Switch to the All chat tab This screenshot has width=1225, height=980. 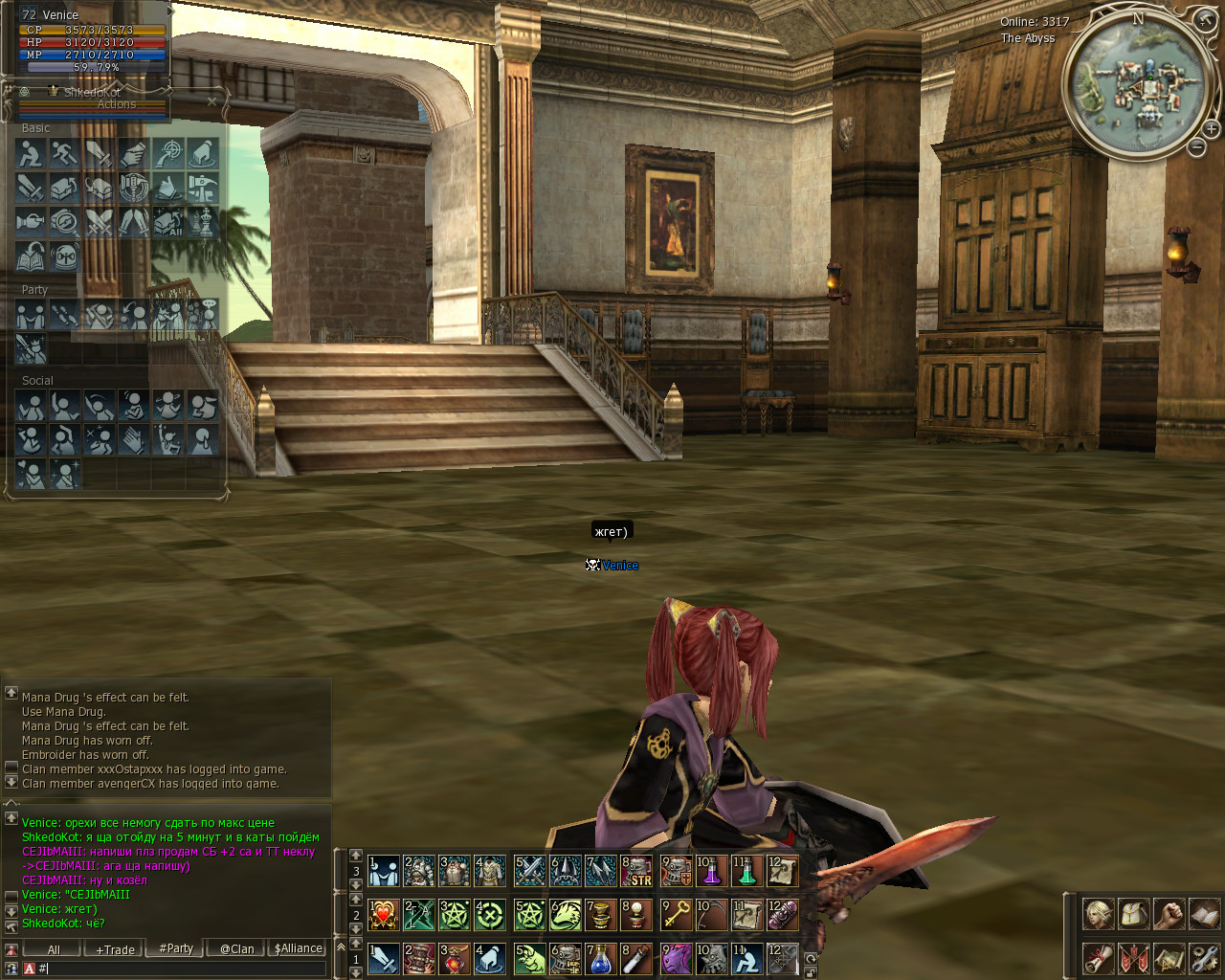[54, 949]
